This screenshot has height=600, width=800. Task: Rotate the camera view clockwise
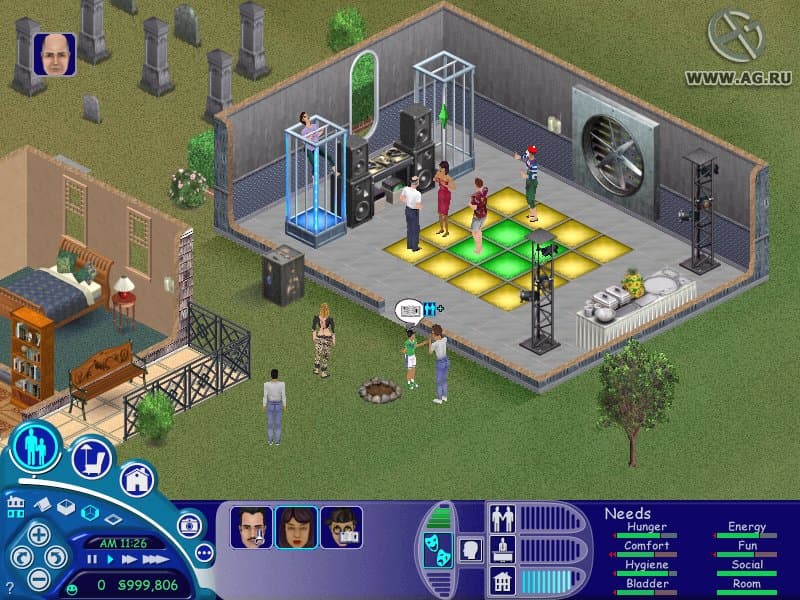pos(58,556)
